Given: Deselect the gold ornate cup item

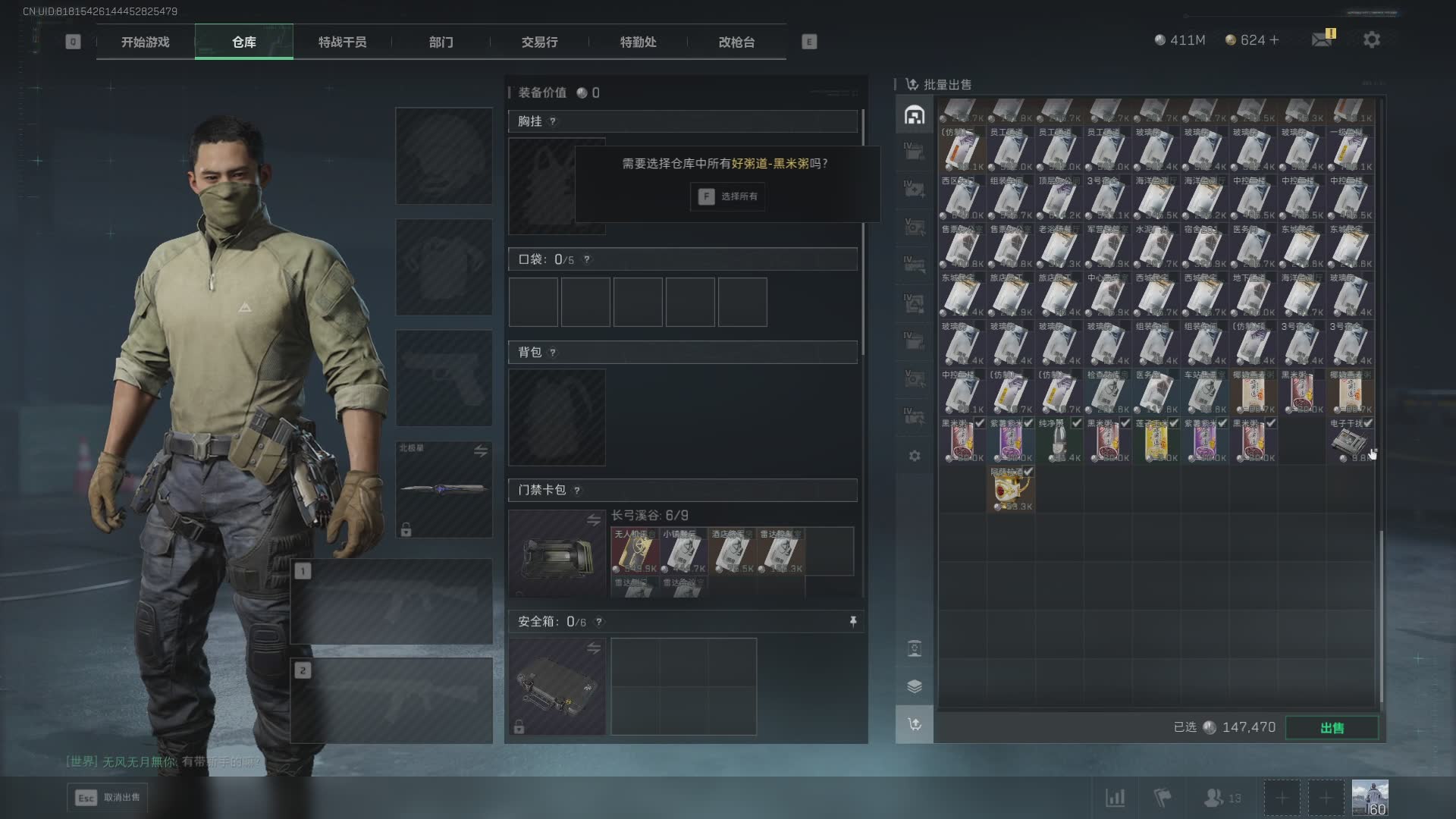Looking at the screenshot, I should coord(1010,489).
